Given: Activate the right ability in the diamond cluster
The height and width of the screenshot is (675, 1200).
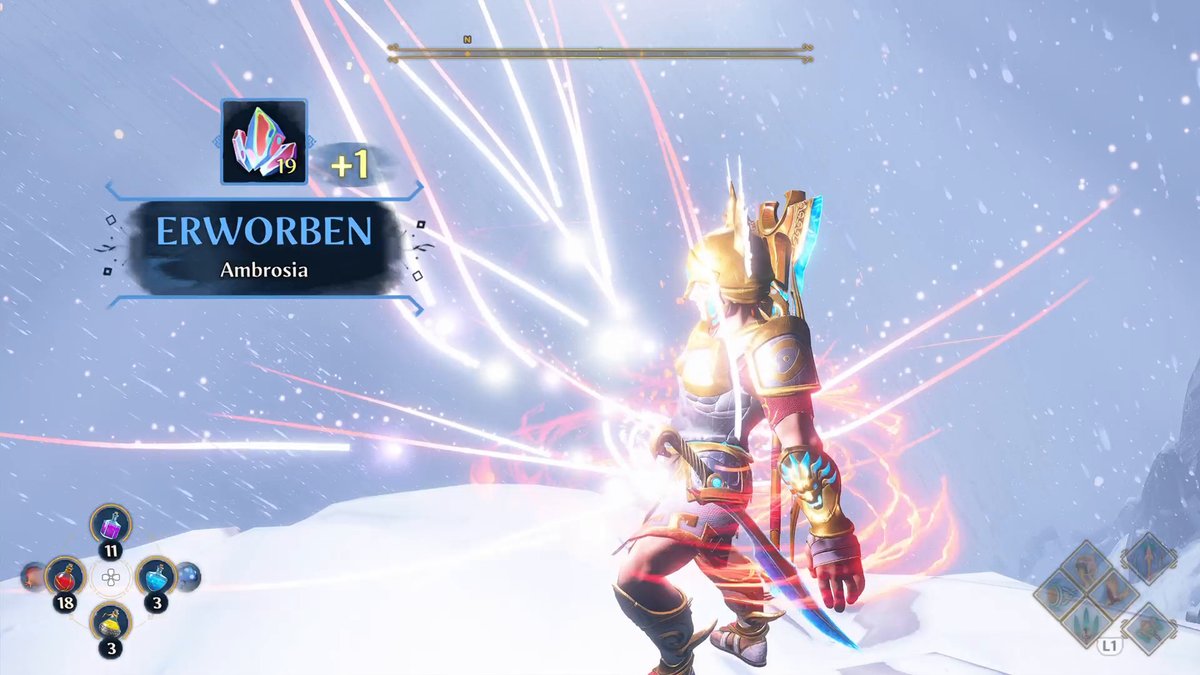Looking at the screenshot, I should (1113, 592).
